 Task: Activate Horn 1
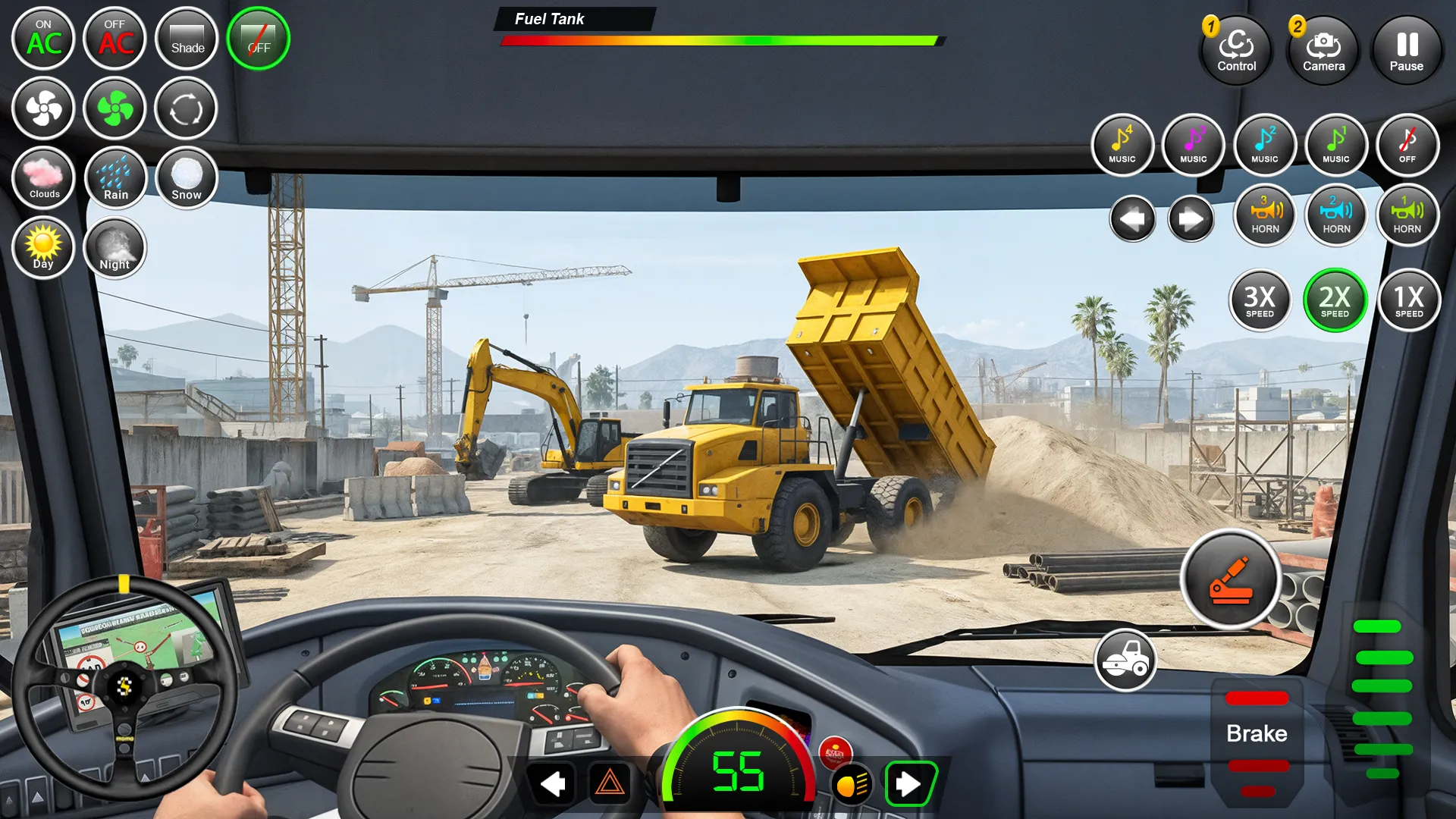click(x=1407, y=216)
